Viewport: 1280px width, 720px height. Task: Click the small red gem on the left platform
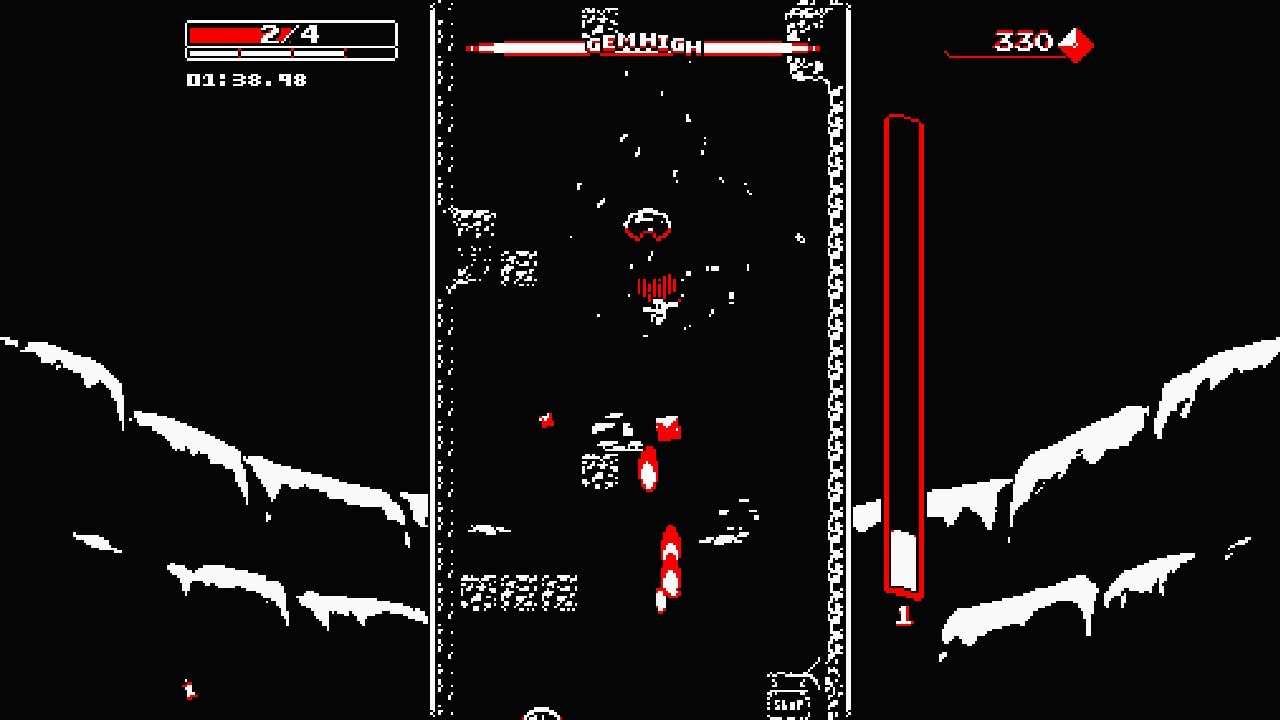pos(546,418)
